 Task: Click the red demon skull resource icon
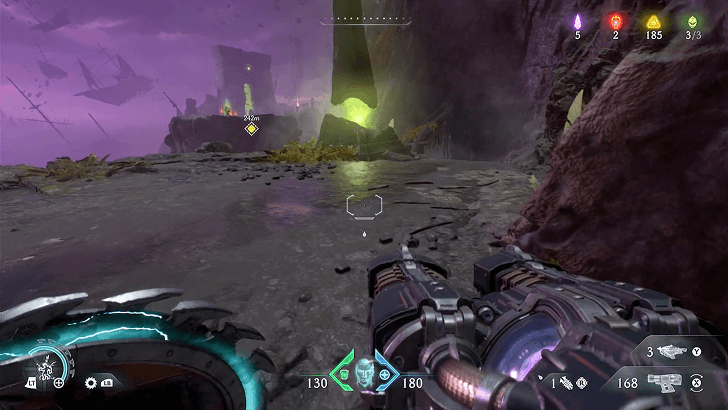615,21
